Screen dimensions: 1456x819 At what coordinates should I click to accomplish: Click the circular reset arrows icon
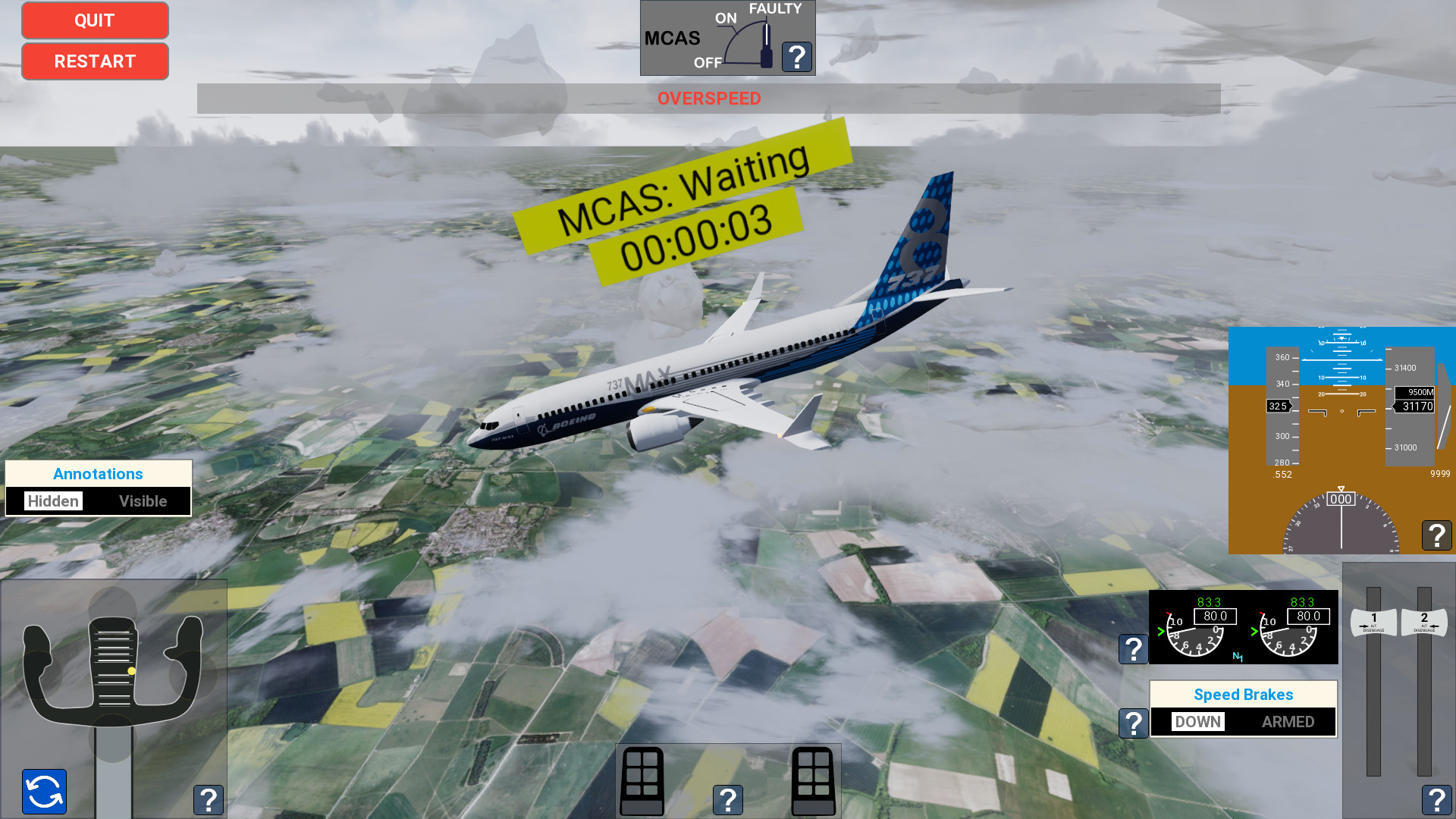click(43, 792)
